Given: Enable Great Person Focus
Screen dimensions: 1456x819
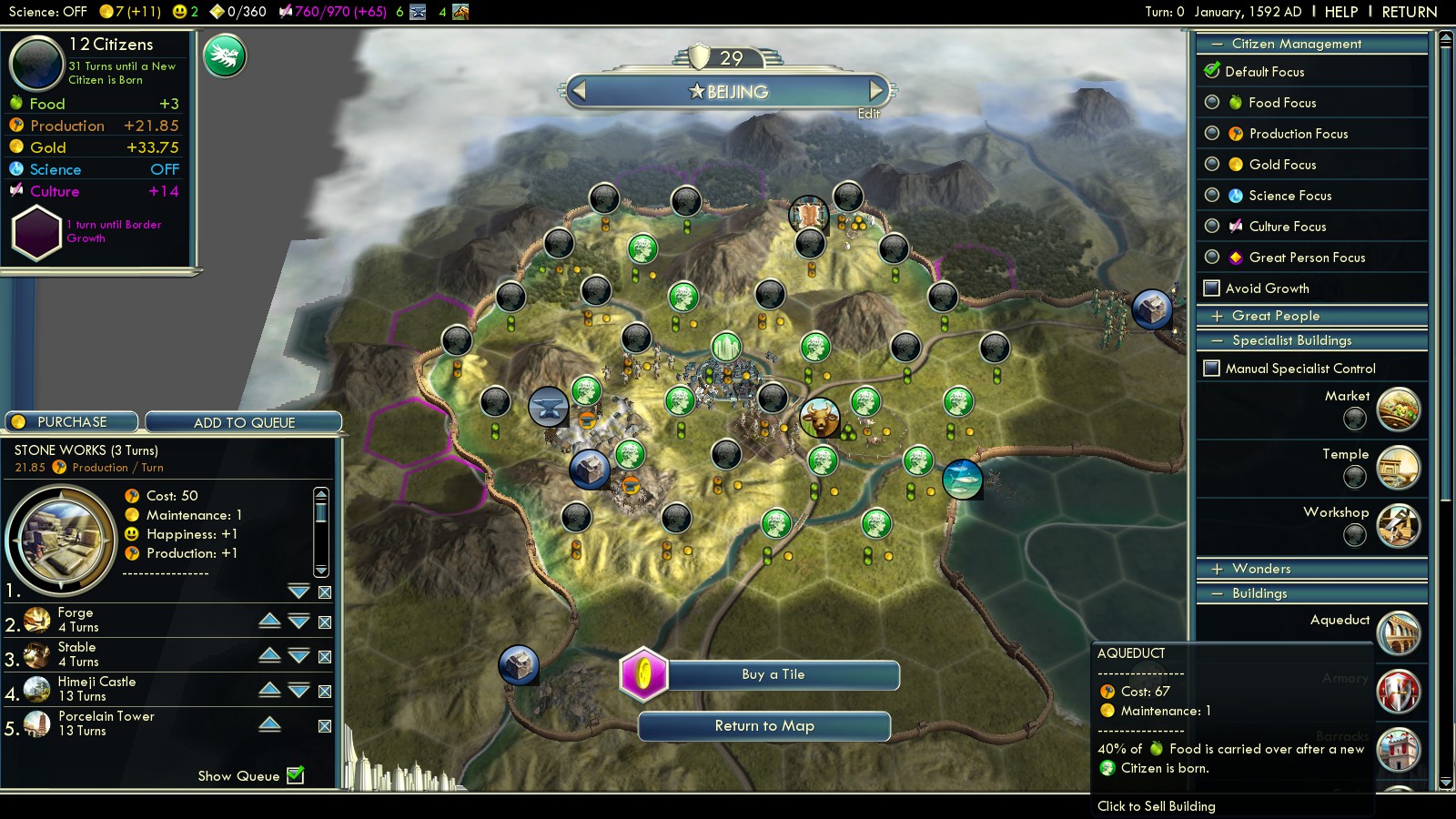Looking at the screenshot, I should (x=1212, y=258).
